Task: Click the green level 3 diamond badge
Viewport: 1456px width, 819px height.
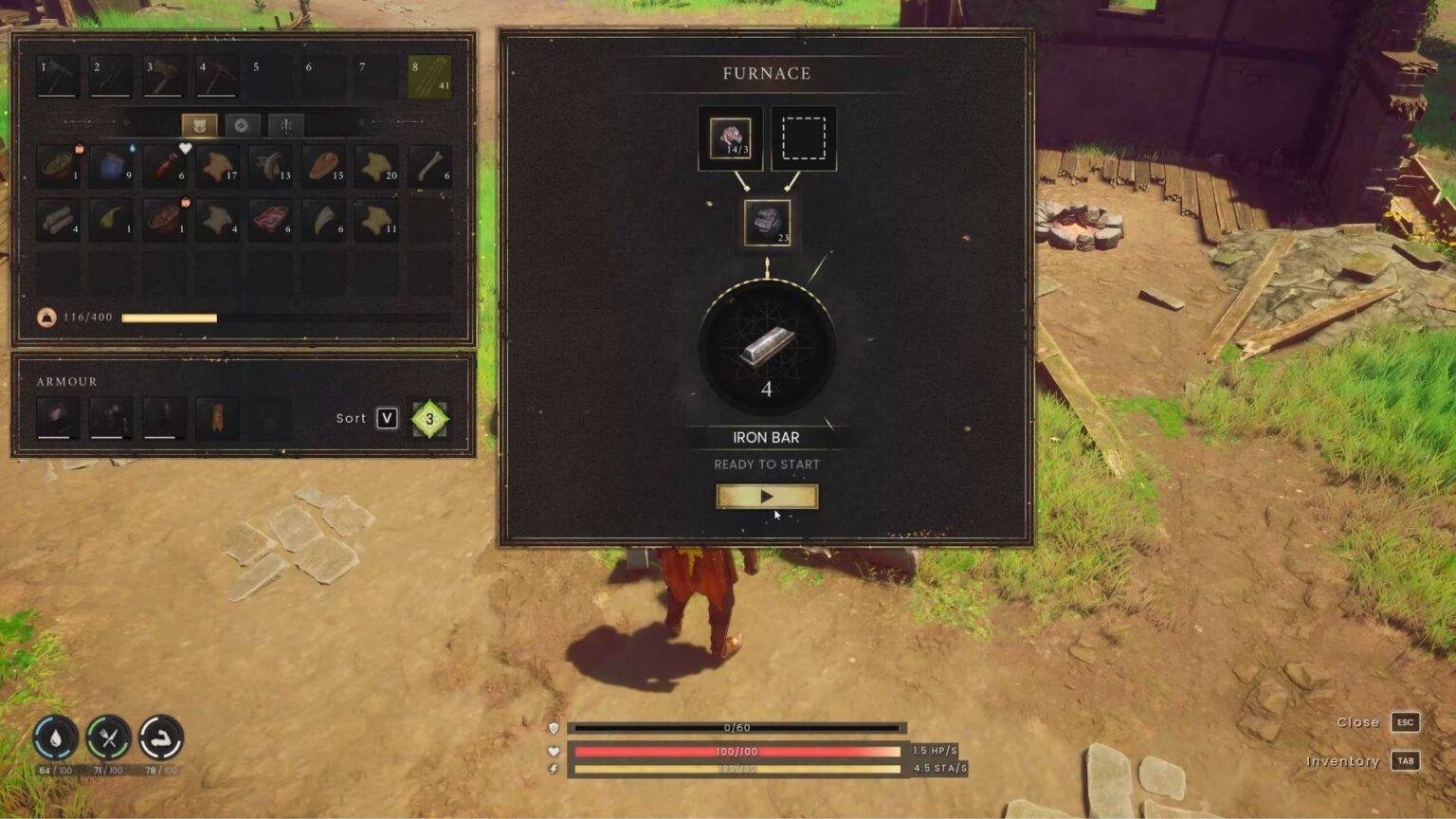Action: point(428,417)
